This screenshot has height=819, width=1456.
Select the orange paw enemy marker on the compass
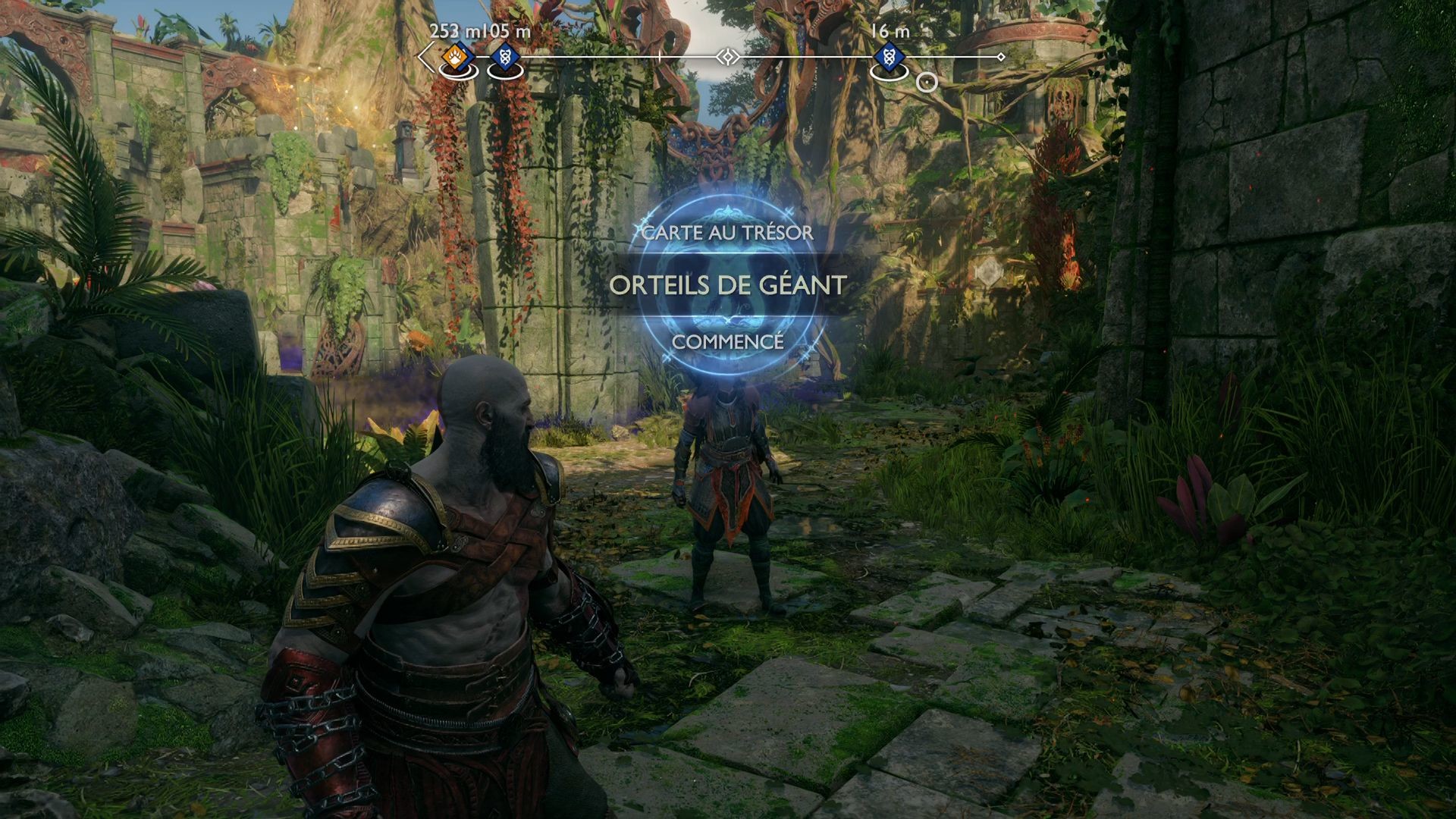(454, 57)
